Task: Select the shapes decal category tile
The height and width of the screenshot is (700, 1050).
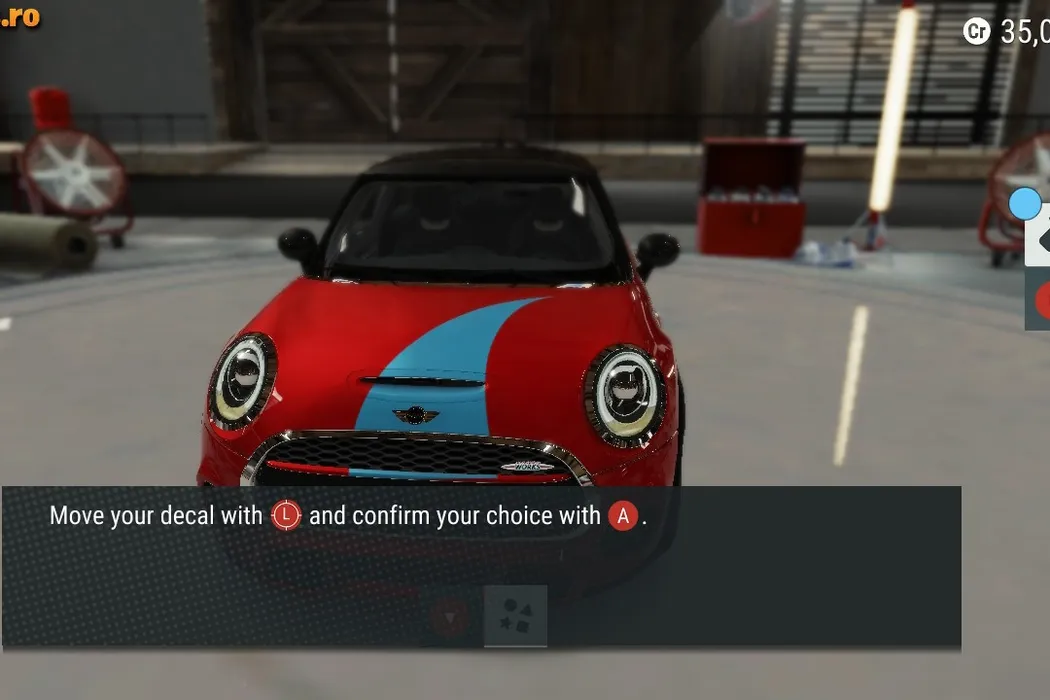Action: click(x=516, y=616)
